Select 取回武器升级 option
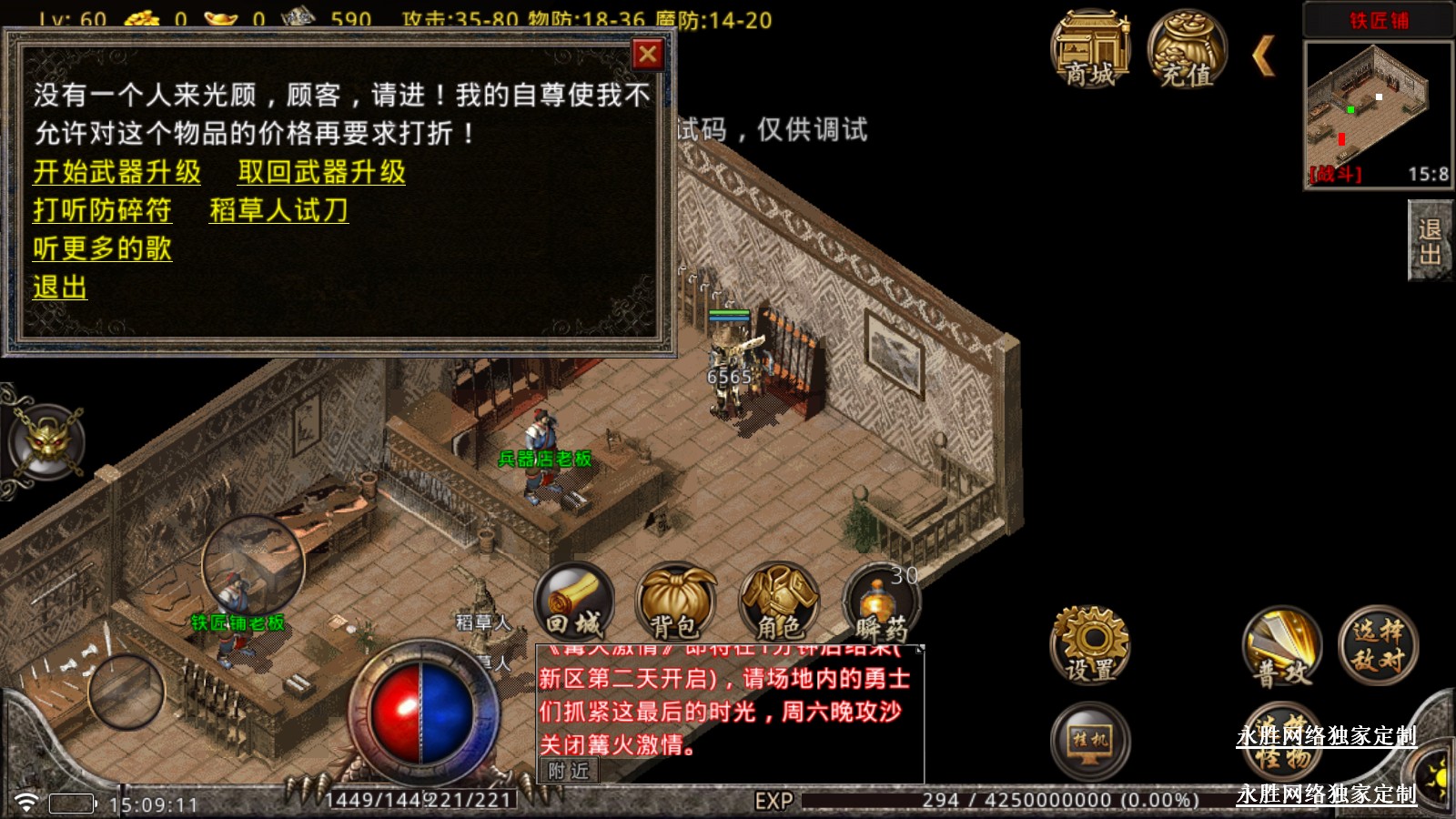The image size is (1456, 819). tap(321, 172)
